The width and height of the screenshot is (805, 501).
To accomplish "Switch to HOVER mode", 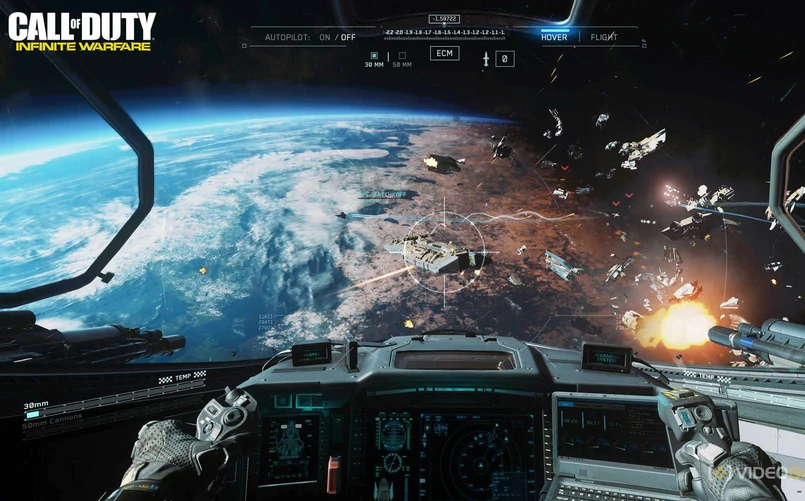I will [x=554, y=37].
